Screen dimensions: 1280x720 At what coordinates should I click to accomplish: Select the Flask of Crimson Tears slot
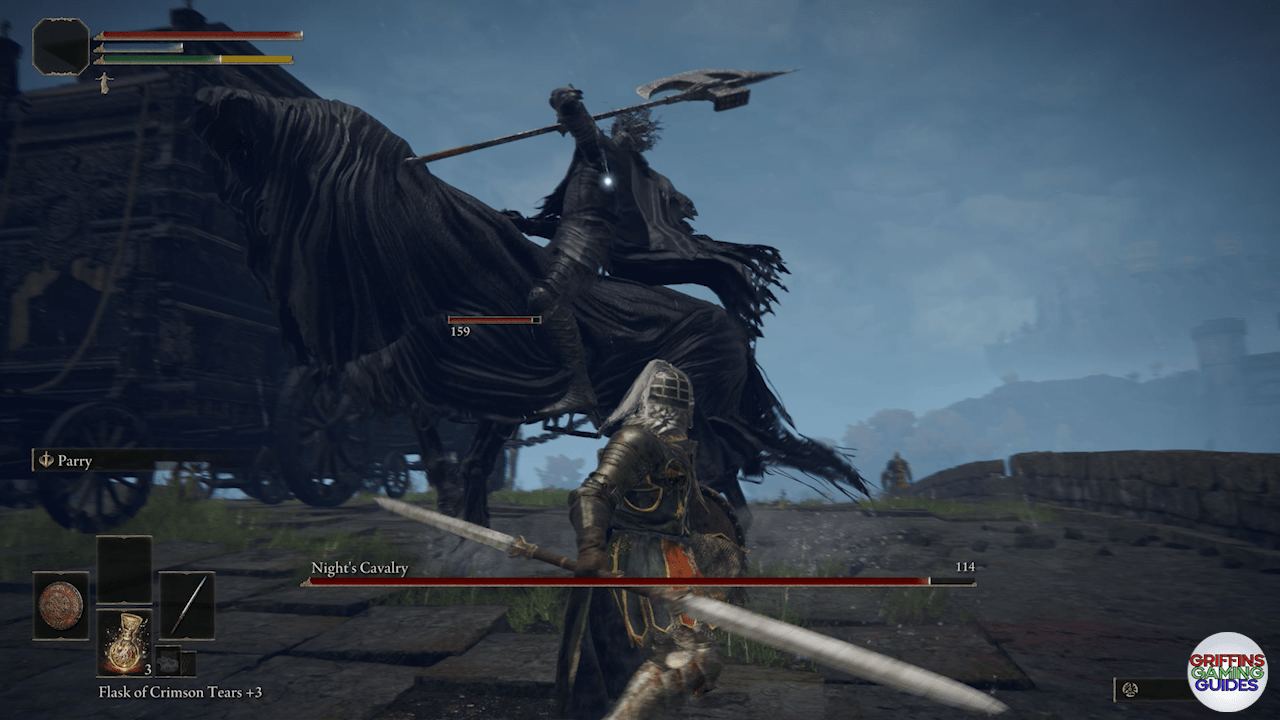(x=124, y=641)
